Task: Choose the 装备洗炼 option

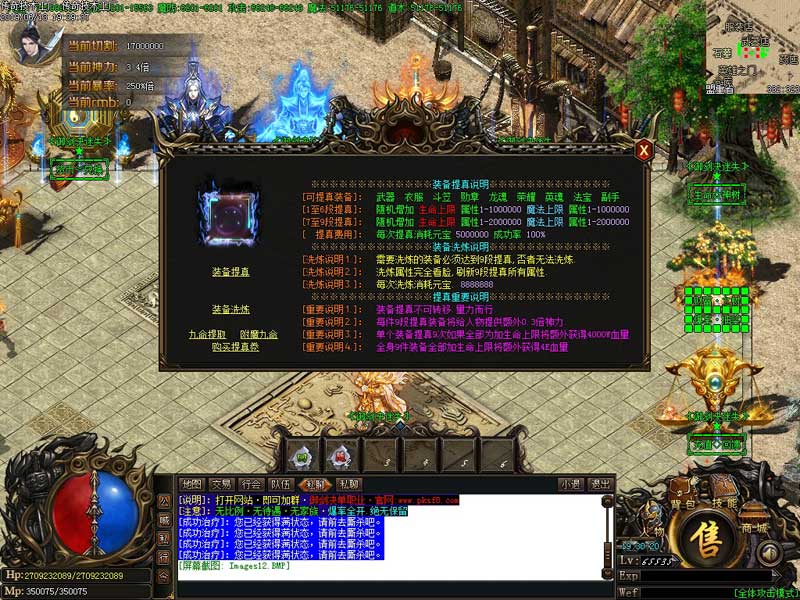Action: [x=231, y=309]
